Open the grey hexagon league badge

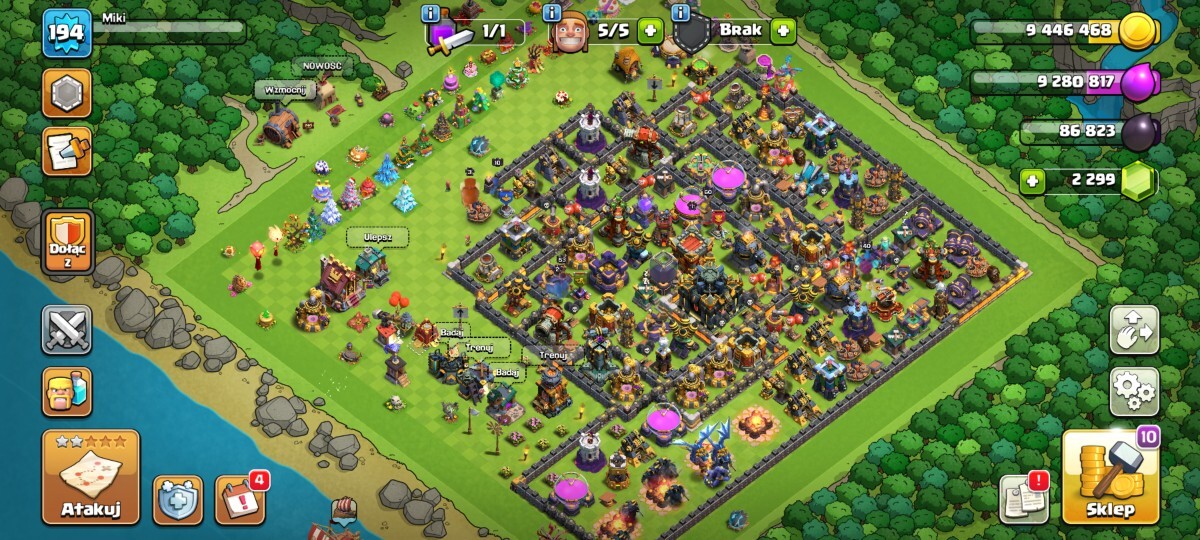pyautogui.click(x=67, y=93)
